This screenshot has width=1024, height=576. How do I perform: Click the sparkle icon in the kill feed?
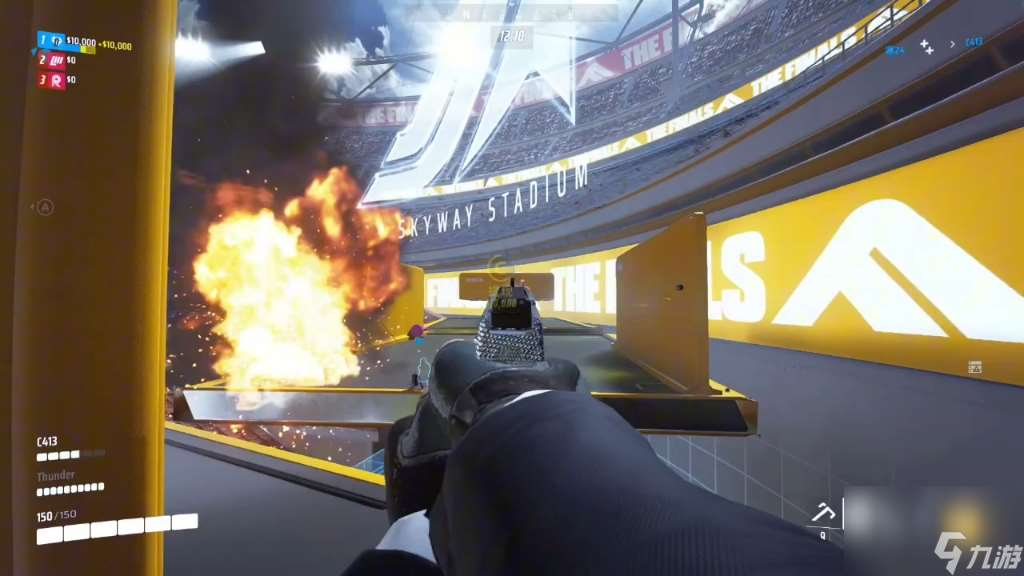coord(927,45)
